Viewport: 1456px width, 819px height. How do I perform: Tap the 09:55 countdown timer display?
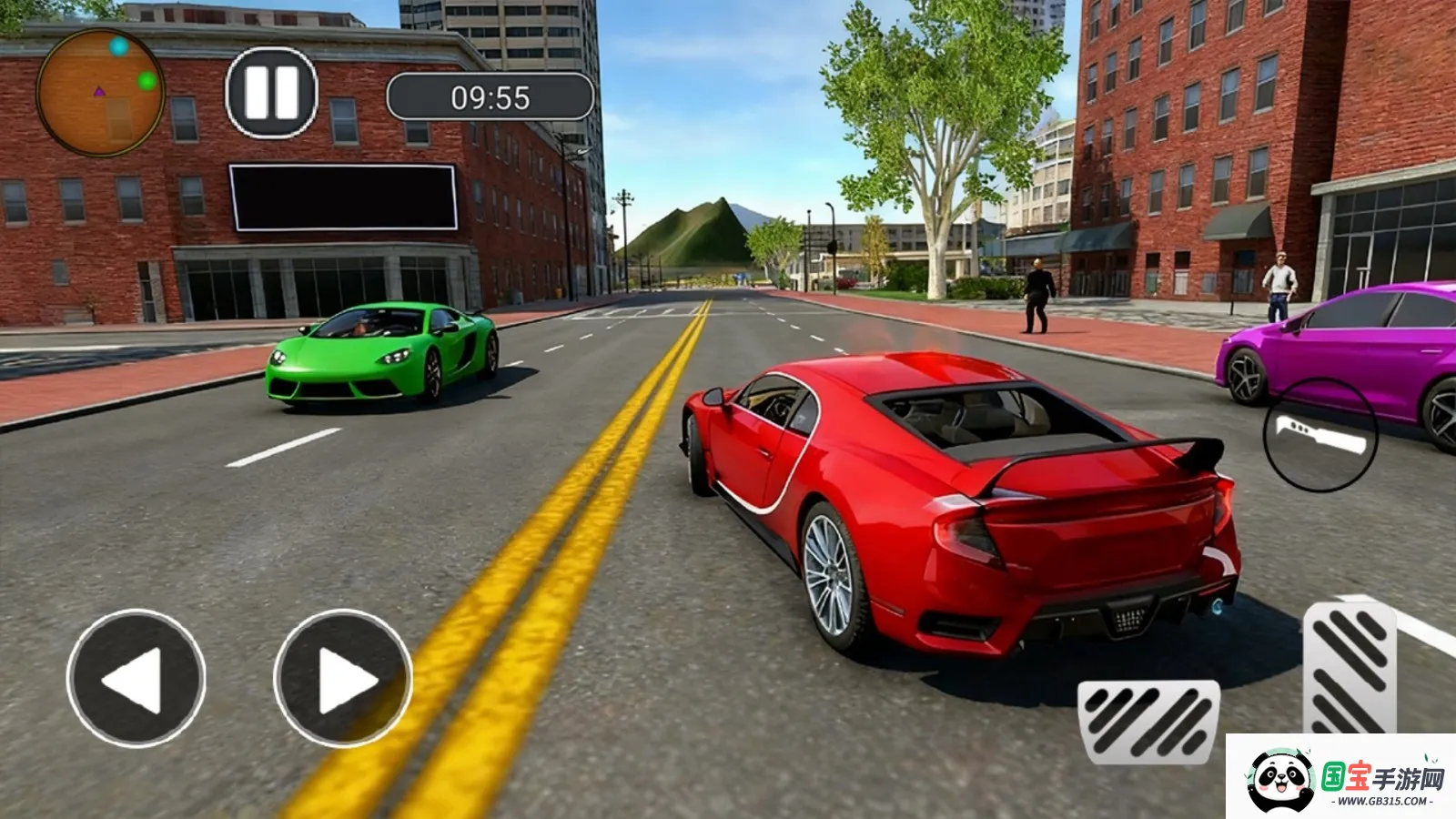(491, 96)
